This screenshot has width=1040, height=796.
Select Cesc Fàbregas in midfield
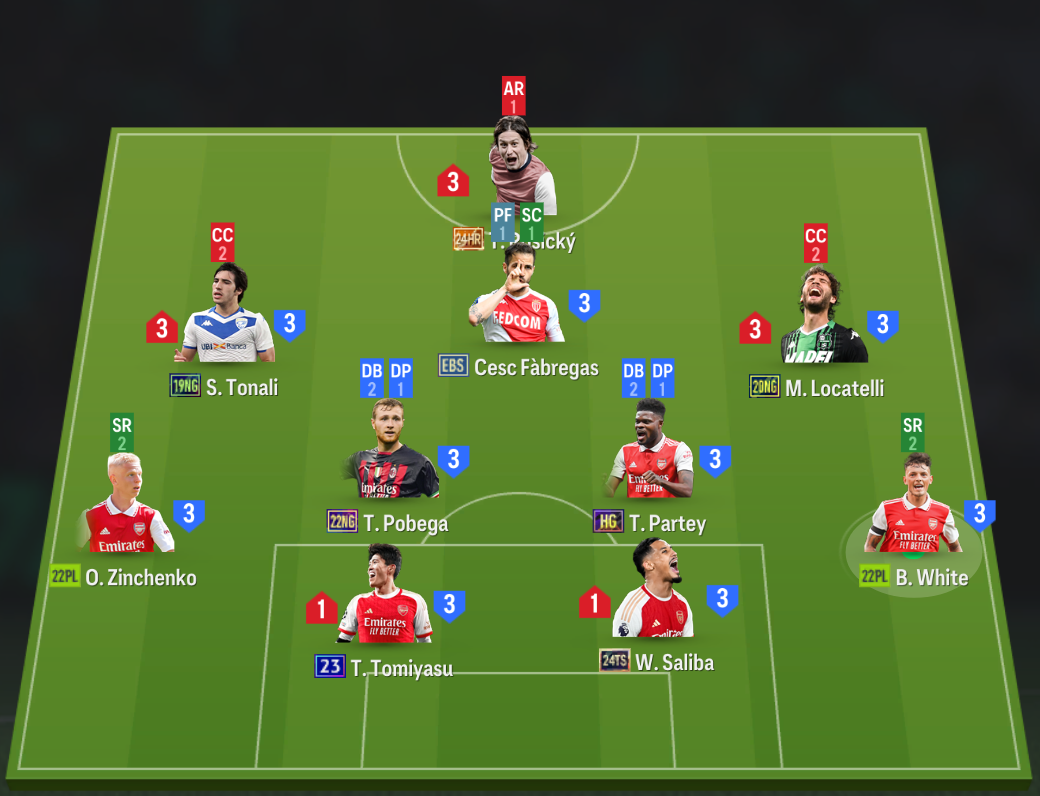click(x=518, y=300)
